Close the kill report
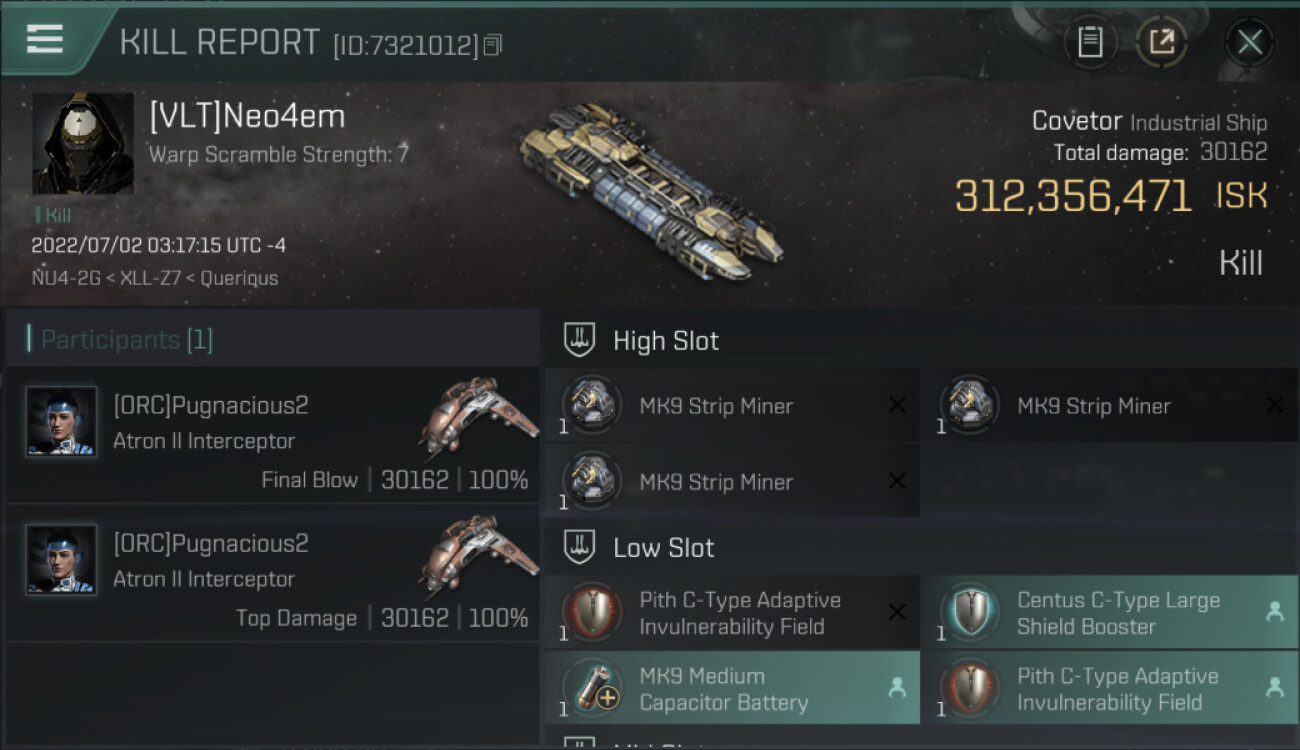 (1249, 42)
